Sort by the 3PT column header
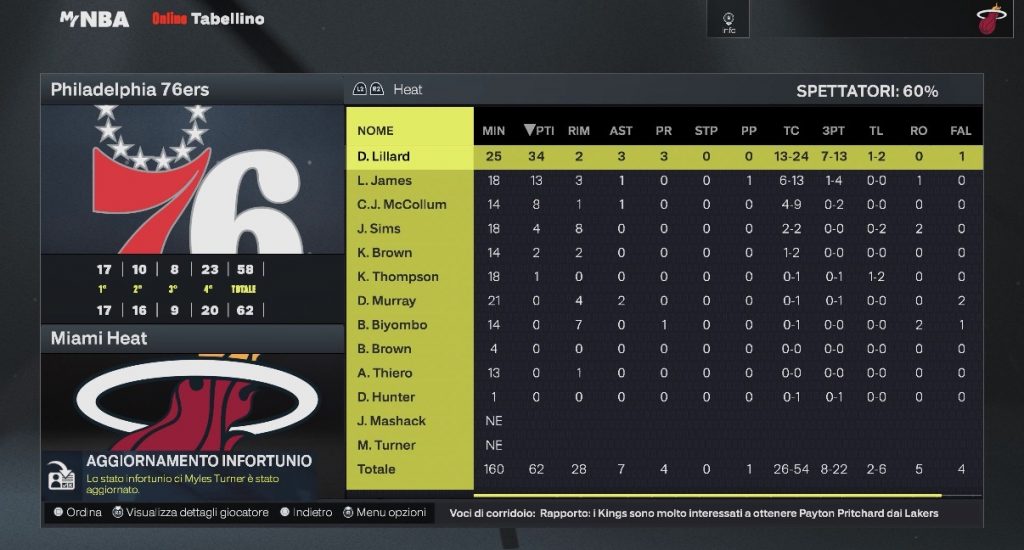This screenshot has width=1024, height=550. (833, 130)
